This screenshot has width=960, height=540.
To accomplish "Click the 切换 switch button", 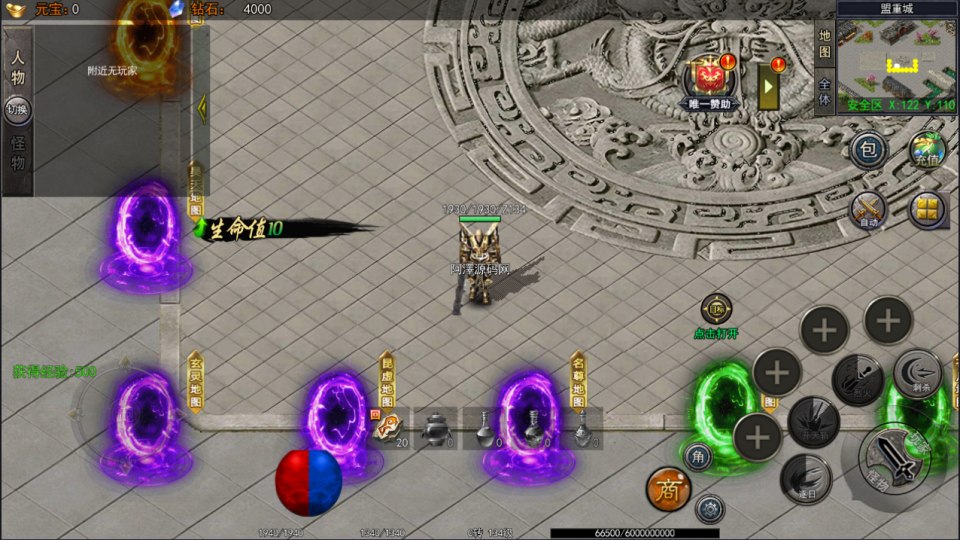I will tap(18, 110).
